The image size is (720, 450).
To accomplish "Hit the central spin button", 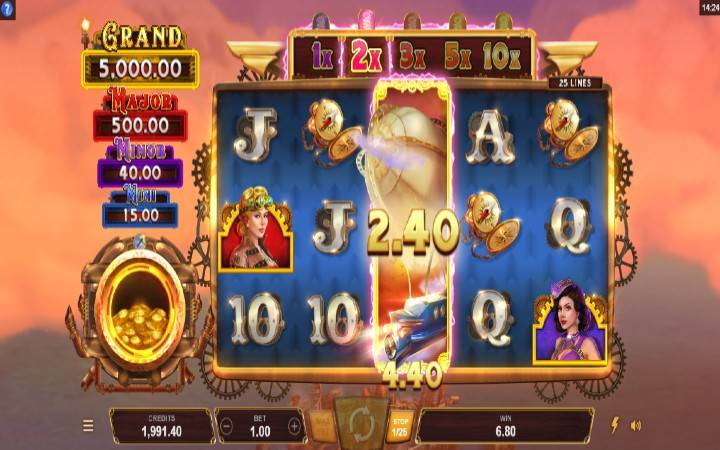I will click(360, 423).
